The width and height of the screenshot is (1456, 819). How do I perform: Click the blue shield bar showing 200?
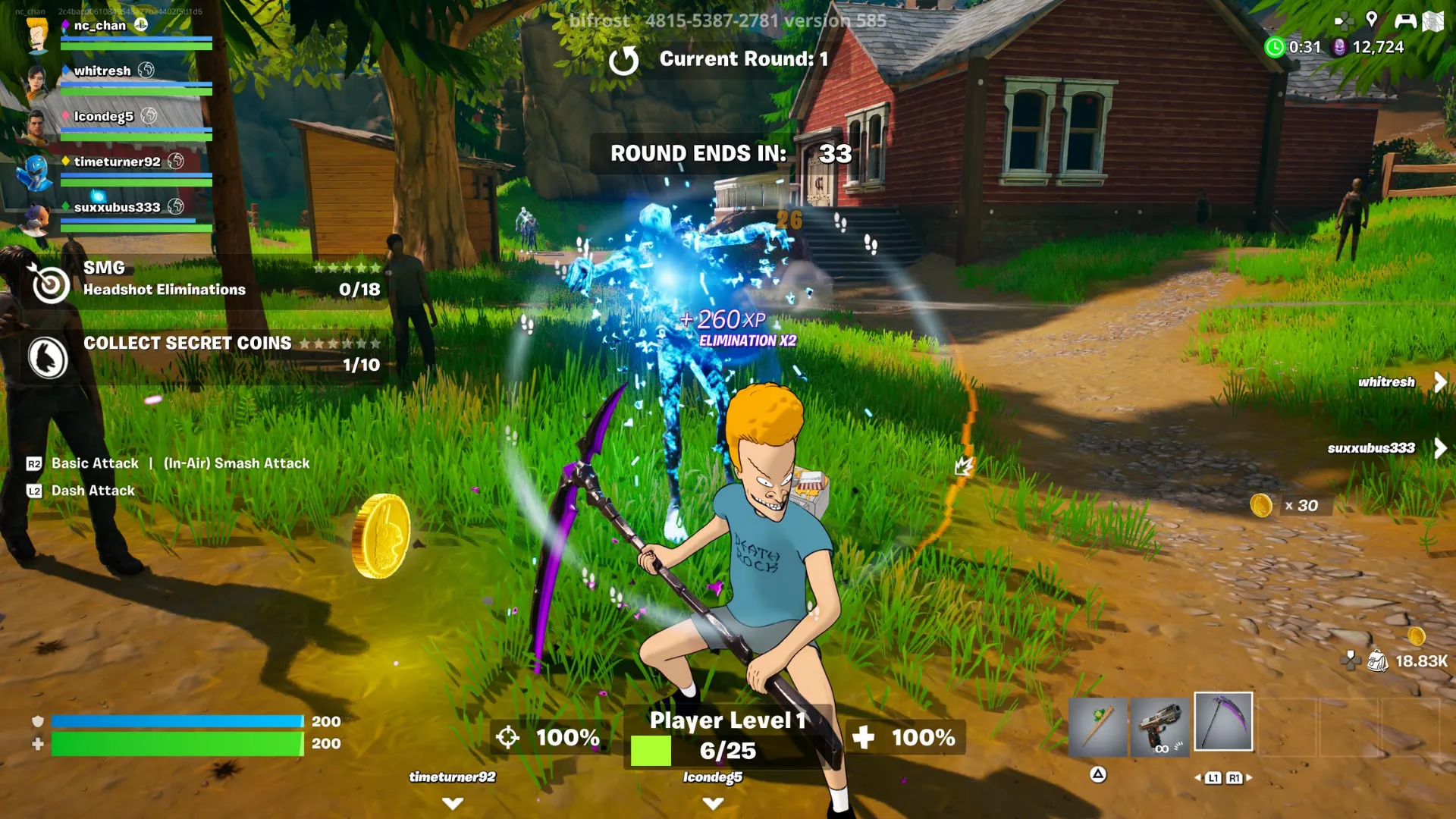click(174, 720)
